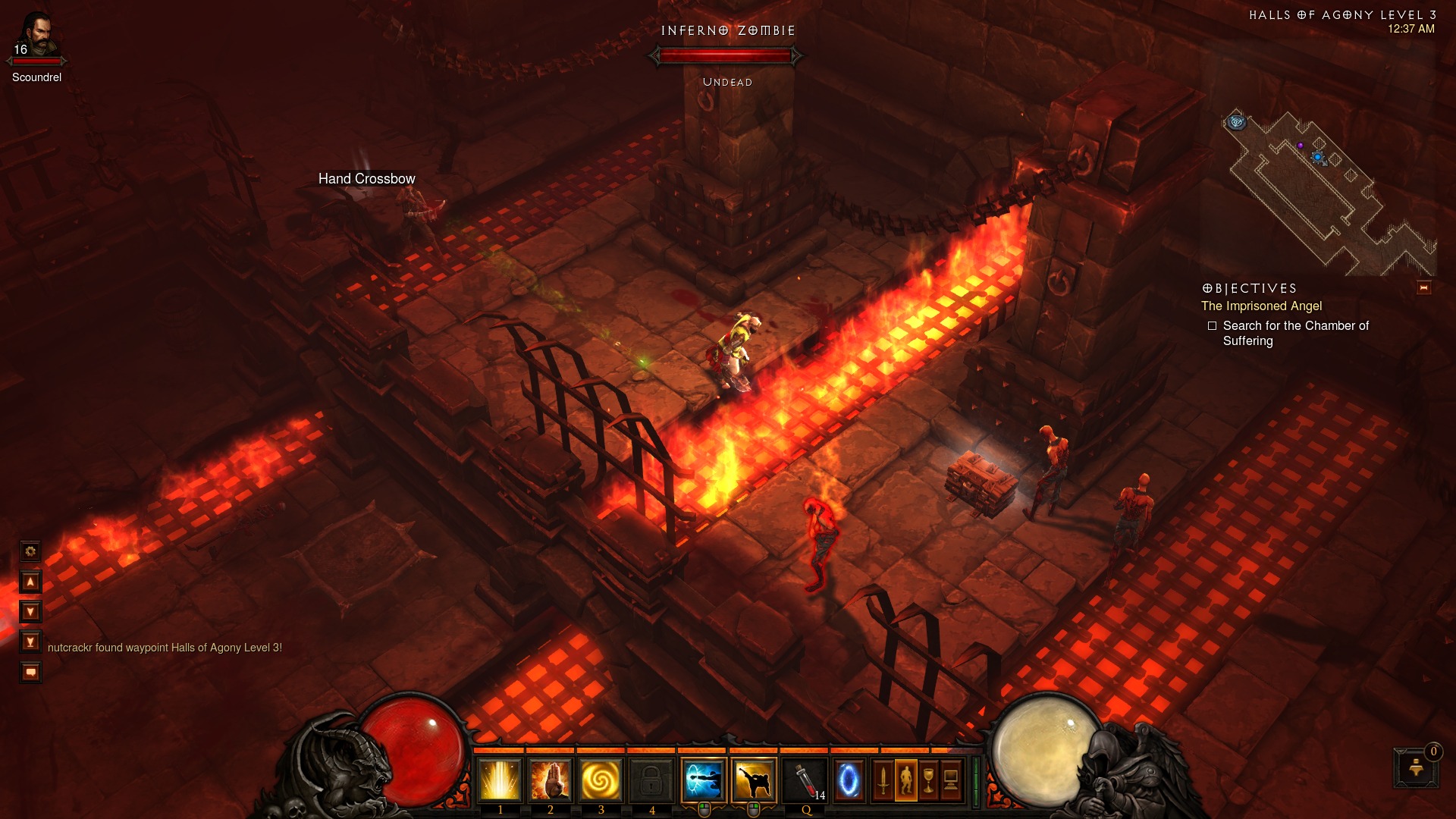Viewport: 1456px width, 819px height.
Task: Select the golden kick secondary attack skill
Action: (754, 780)
